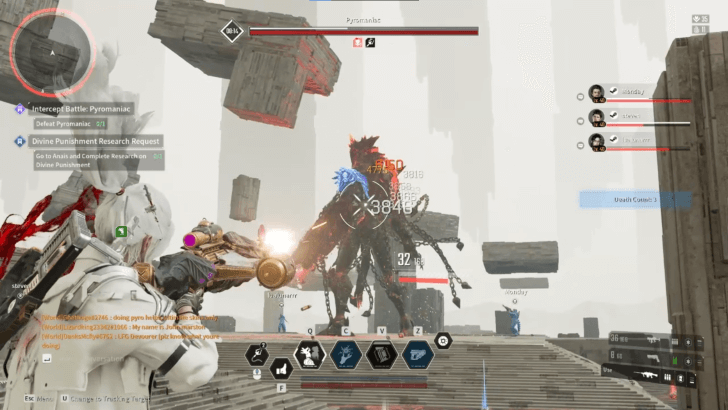Activate the Q skill with two figures
Viewport: 728px width, 410px height.
click(x=310, y=353)
